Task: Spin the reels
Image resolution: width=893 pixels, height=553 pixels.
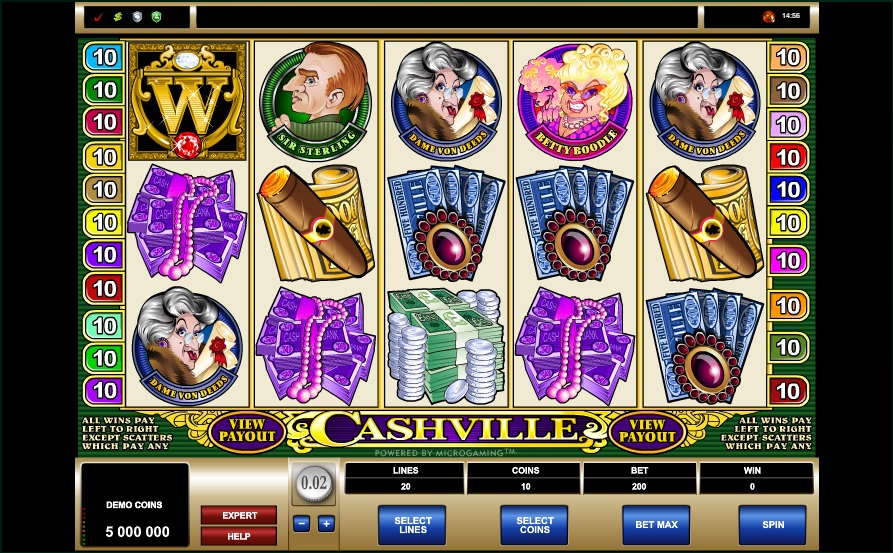Action: 771,524
